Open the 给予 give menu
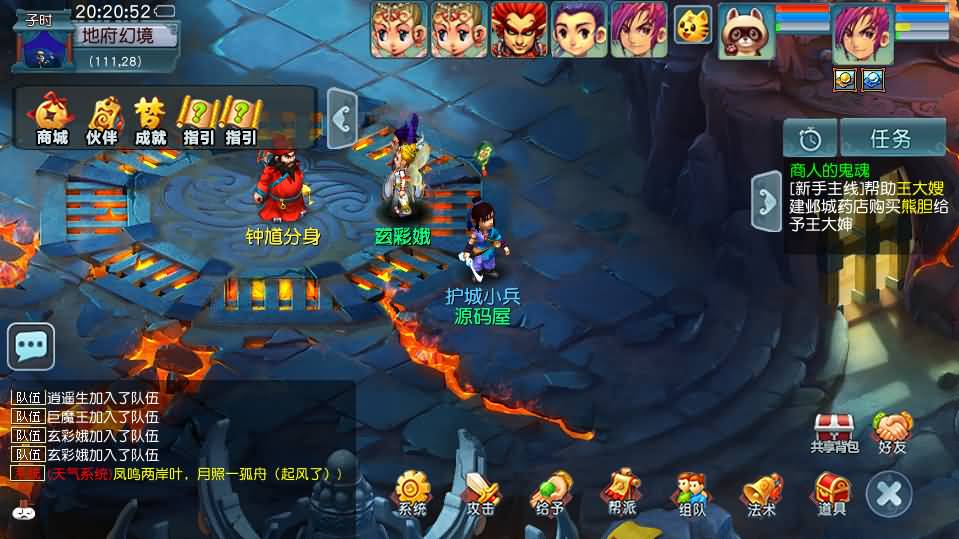Image resolution: width=959 pixels, height=539 pixels. [551, 493]
